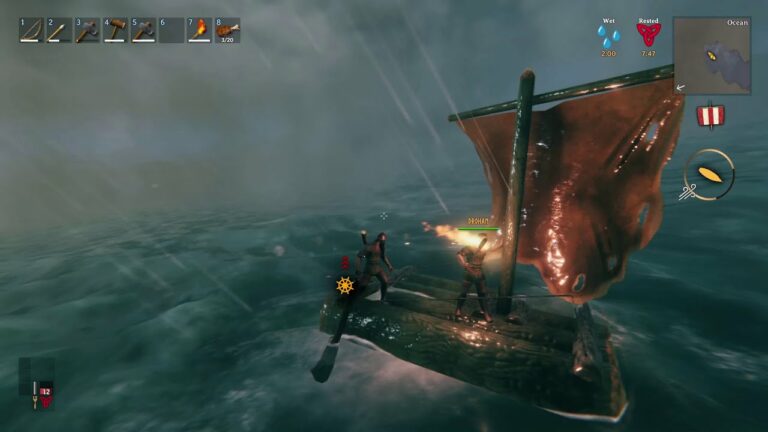Click the Rested status effect icon
This screenshot has height=432, width=768.
(x=648, y=36)
